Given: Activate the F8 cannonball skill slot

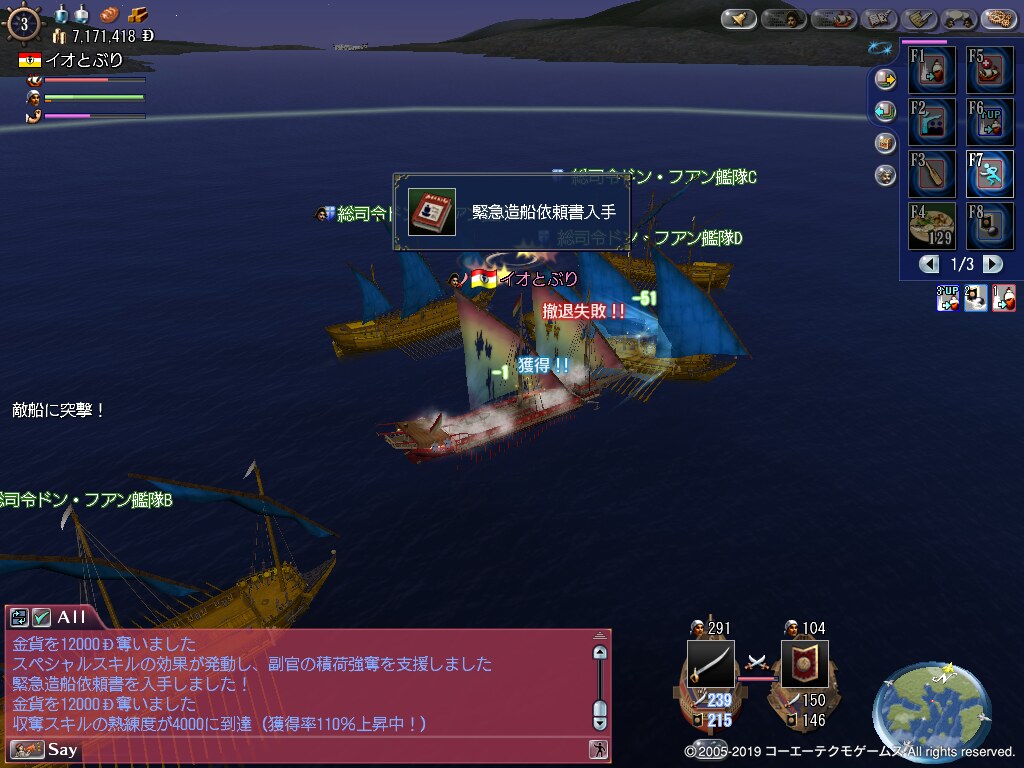Looking at the screenshot, I should [990, 226].
